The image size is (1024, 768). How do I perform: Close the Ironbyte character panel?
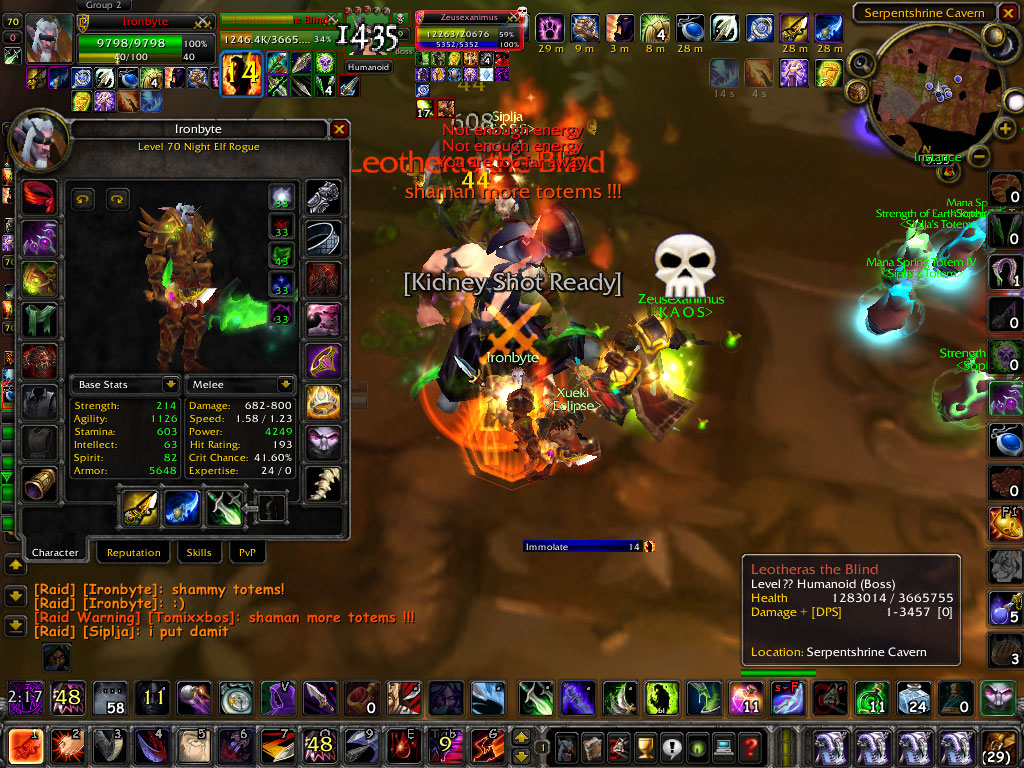339,129
